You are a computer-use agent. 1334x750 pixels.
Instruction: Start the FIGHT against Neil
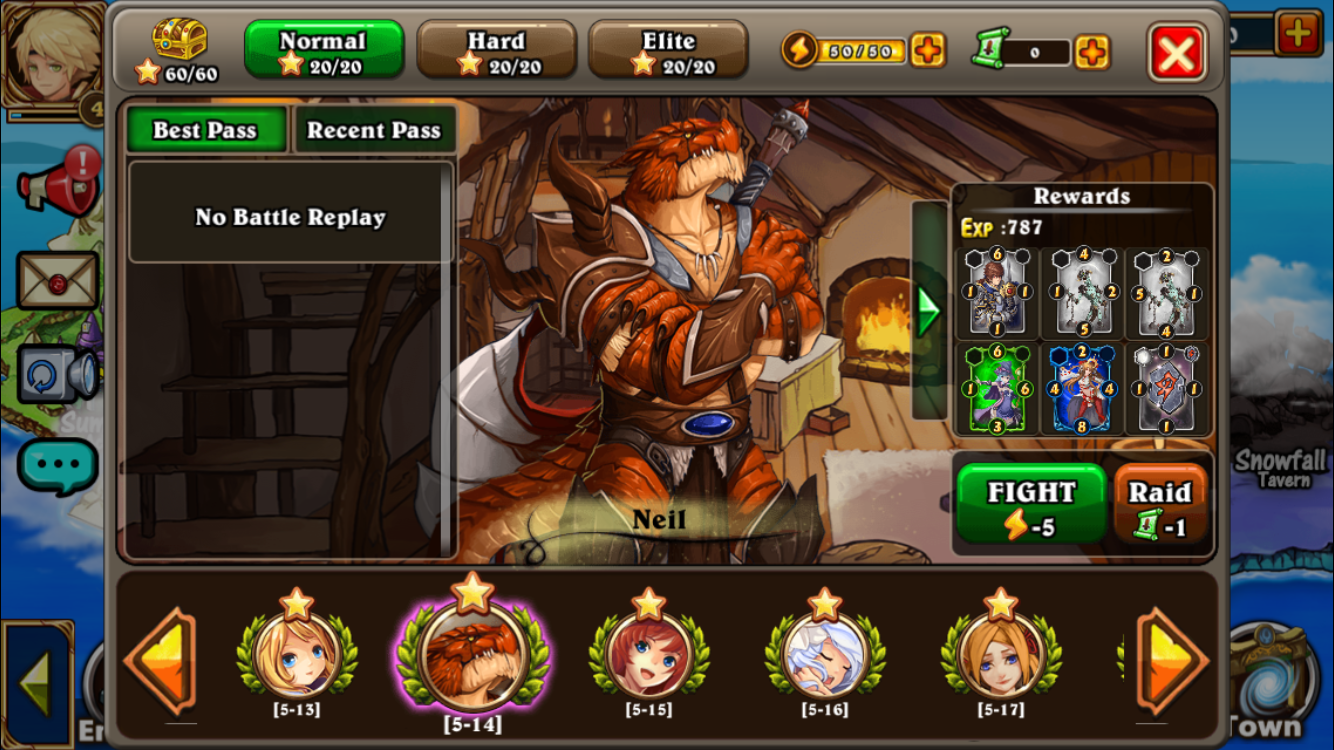point(1031,507)
